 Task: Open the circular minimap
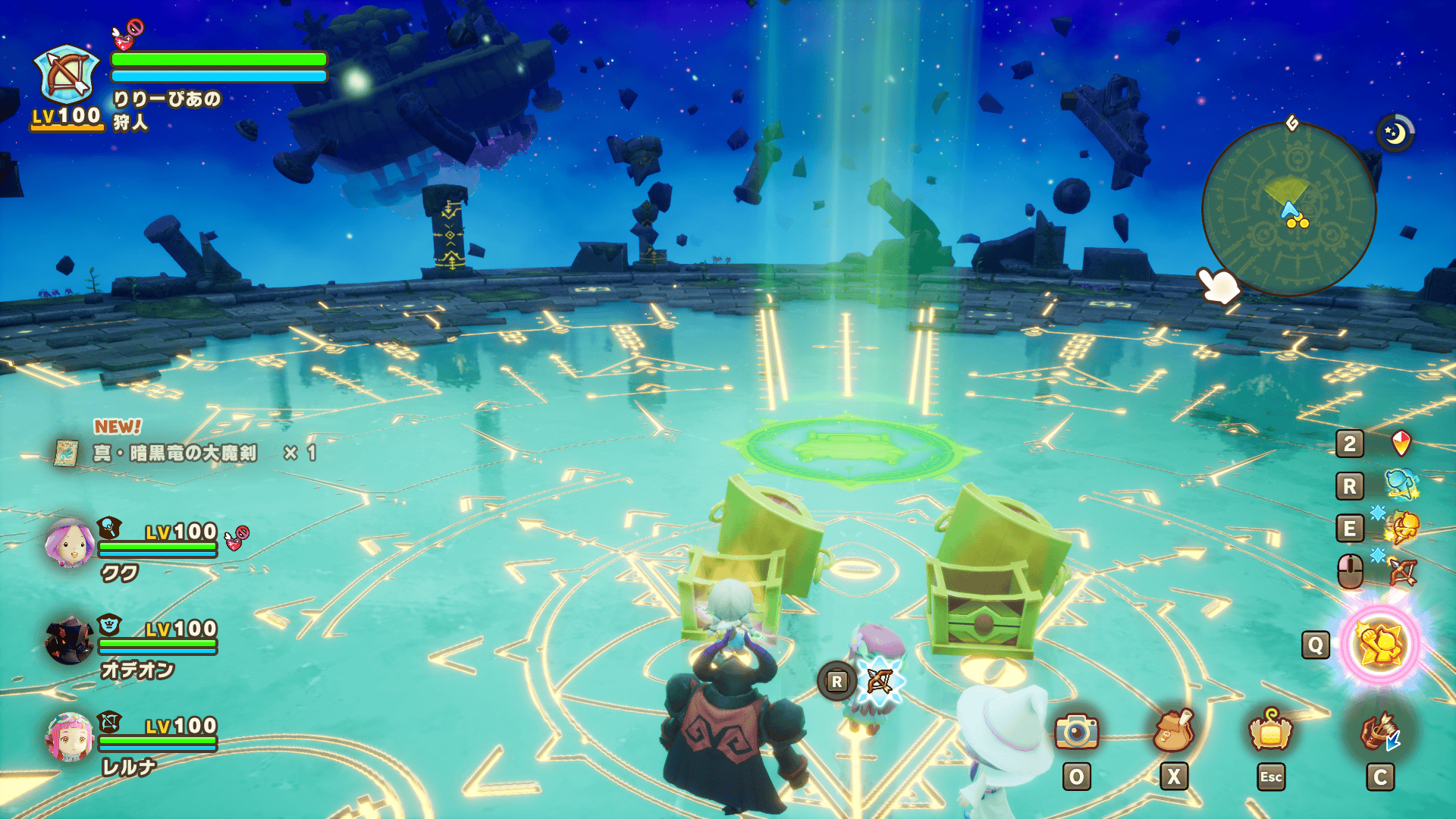(1288, 209)
